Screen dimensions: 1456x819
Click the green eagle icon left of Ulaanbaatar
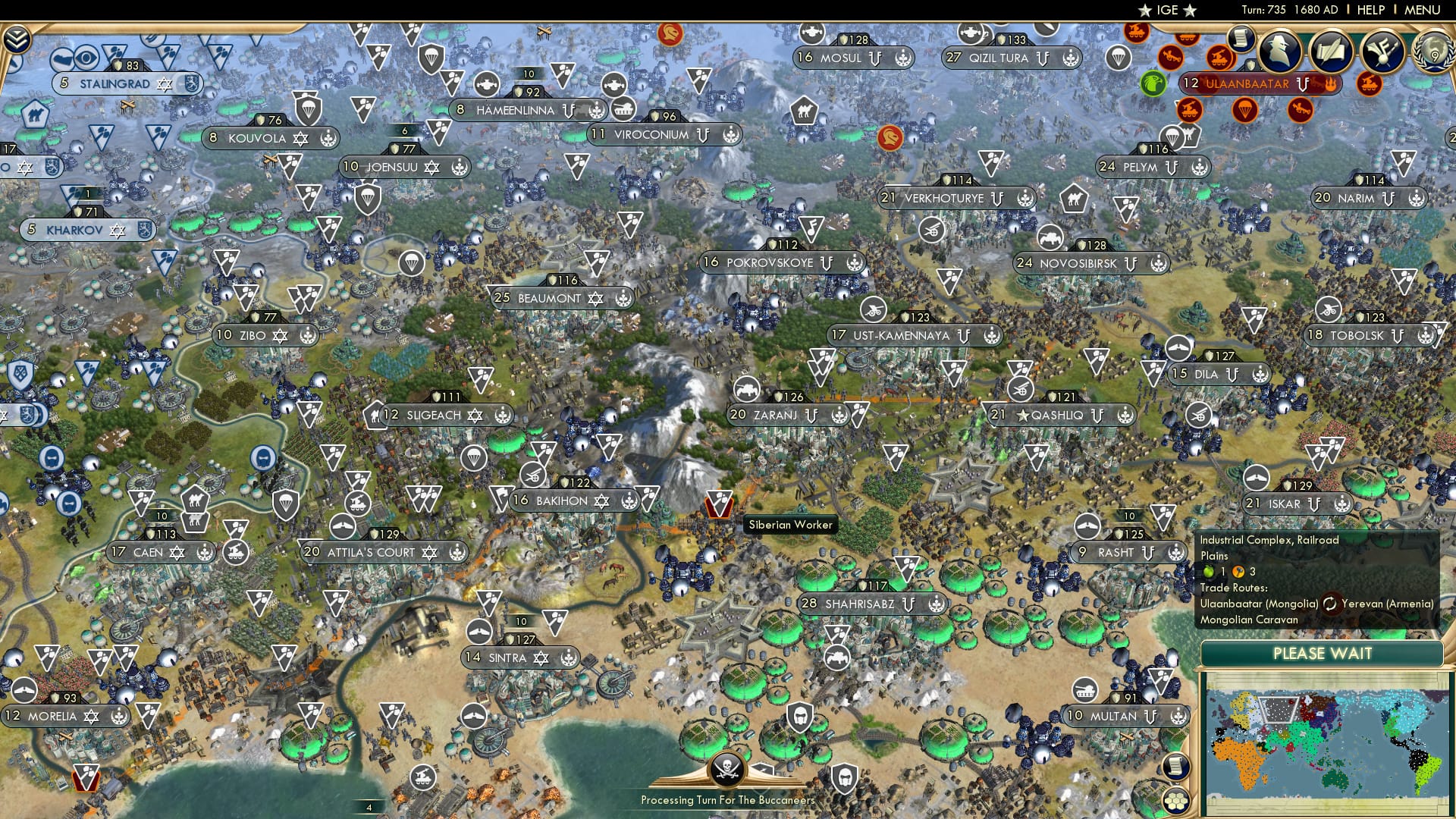coord(1152,84)
